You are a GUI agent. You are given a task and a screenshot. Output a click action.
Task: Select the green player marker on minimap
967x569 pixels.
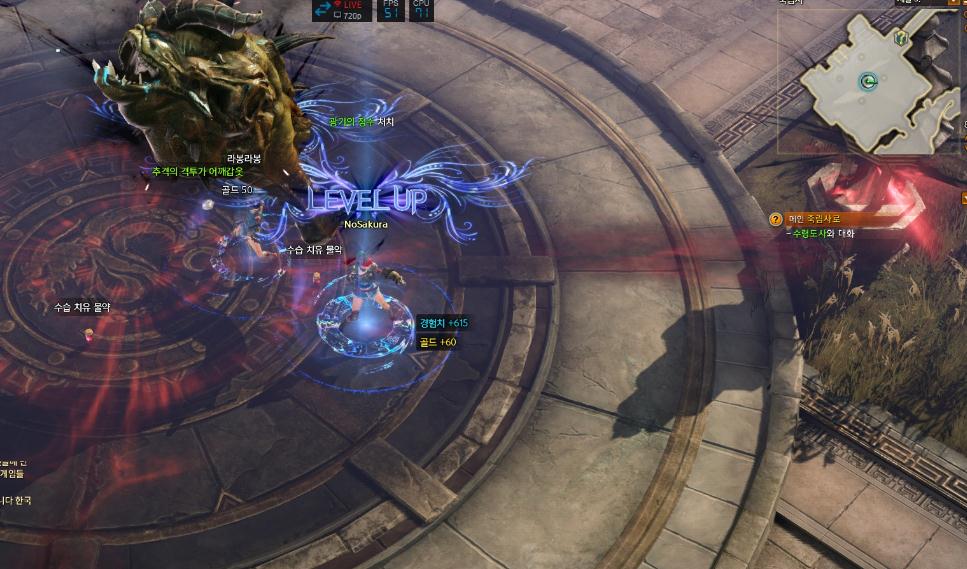pos(869,83)
